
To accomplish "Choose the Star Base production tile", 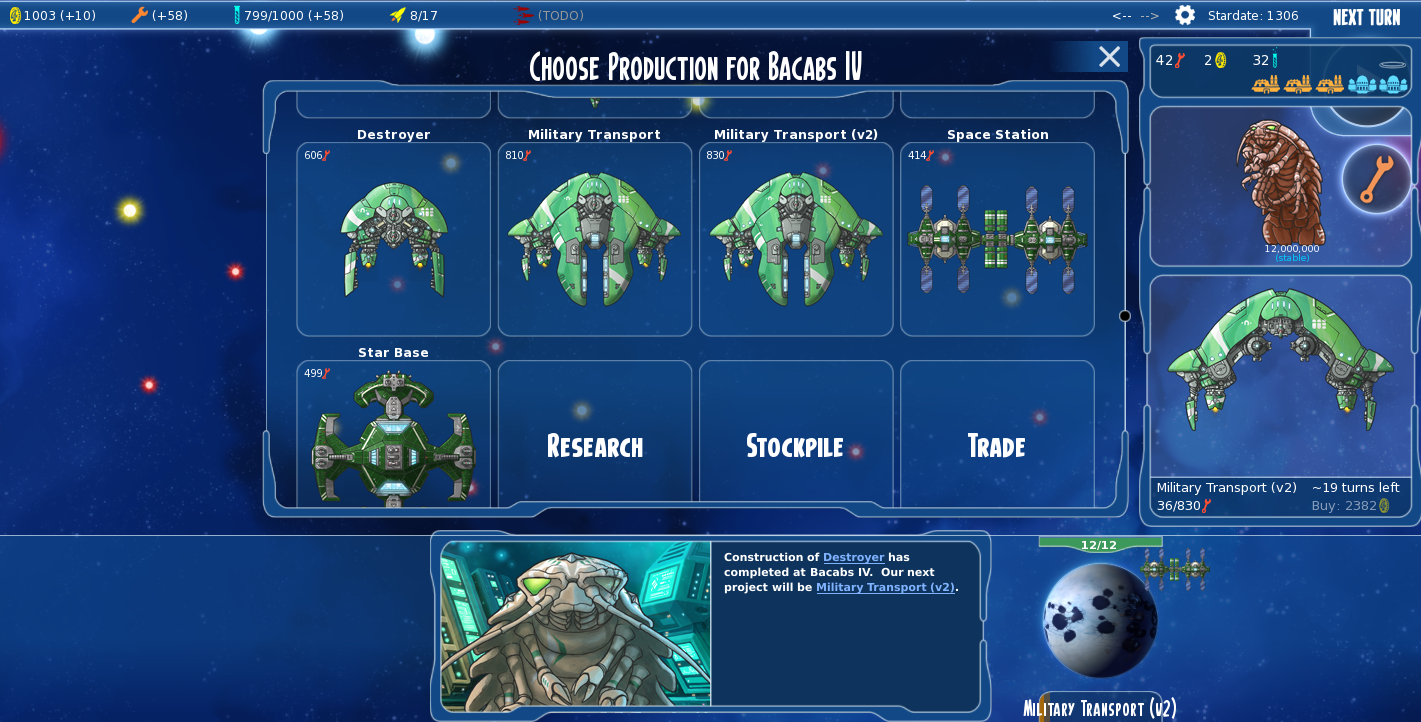I will [394, 435].
